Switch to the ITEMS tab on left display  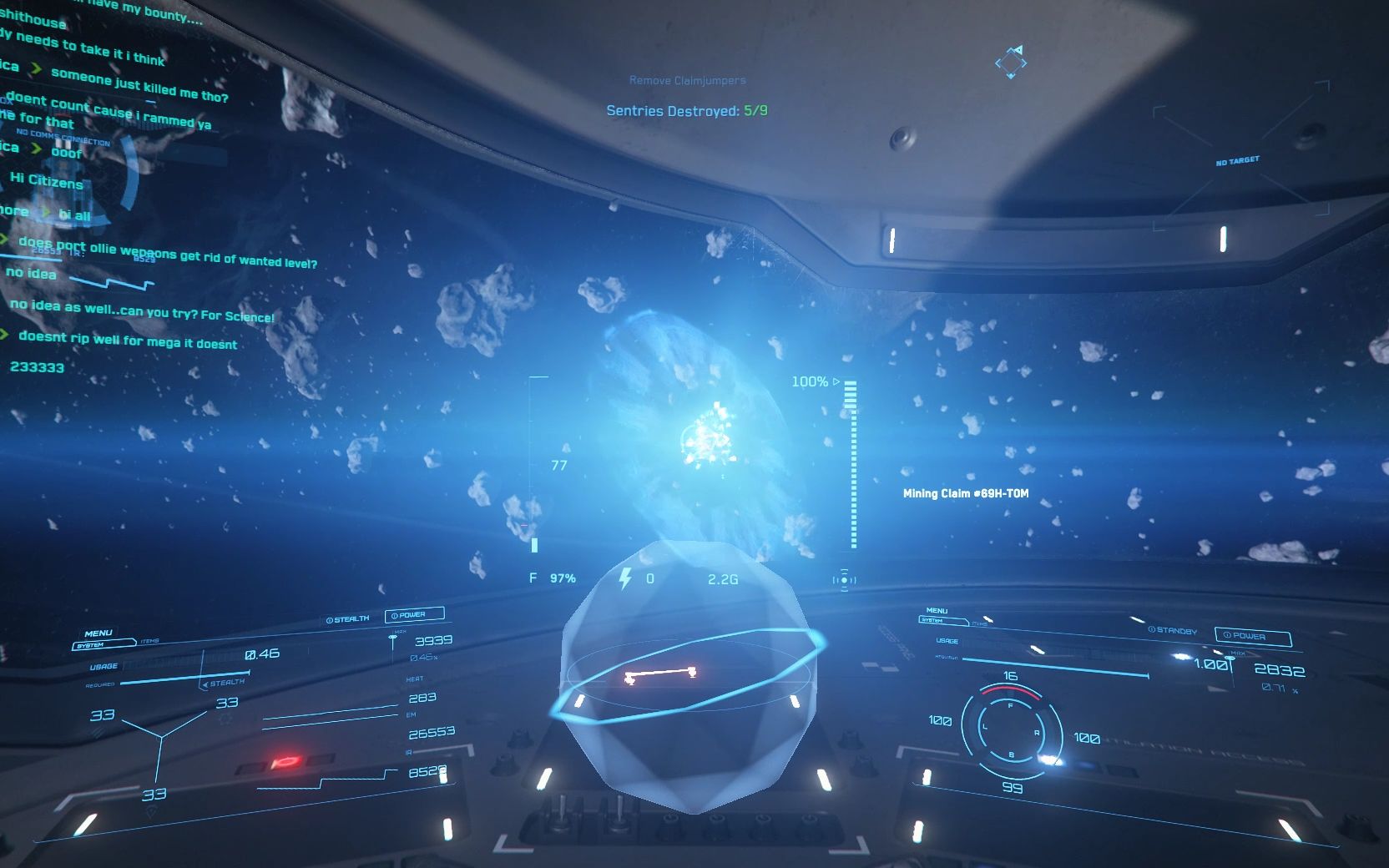[x=149, y=641]
